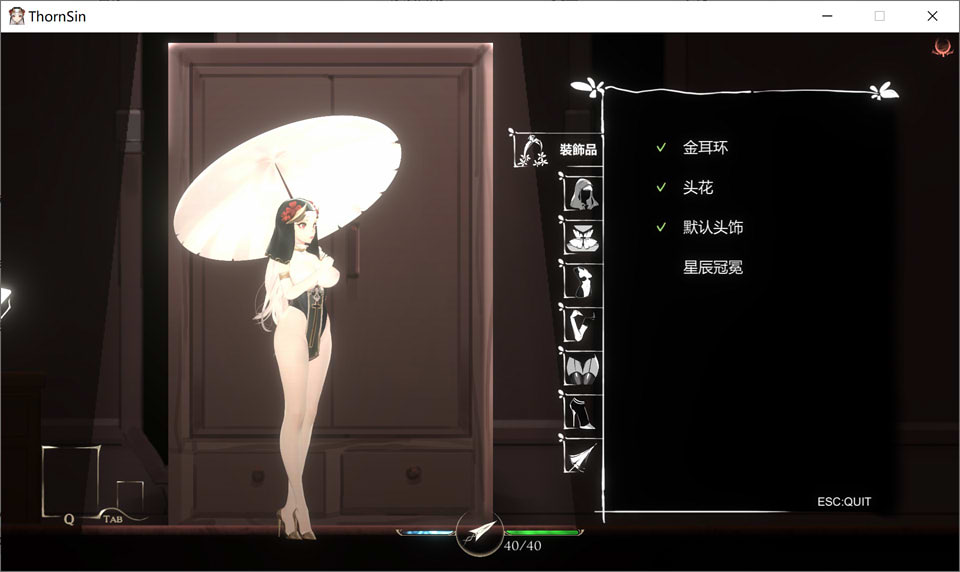Close the ThornSin game window
The width and height of the screenshot is (960, 572).
[932, 16]
